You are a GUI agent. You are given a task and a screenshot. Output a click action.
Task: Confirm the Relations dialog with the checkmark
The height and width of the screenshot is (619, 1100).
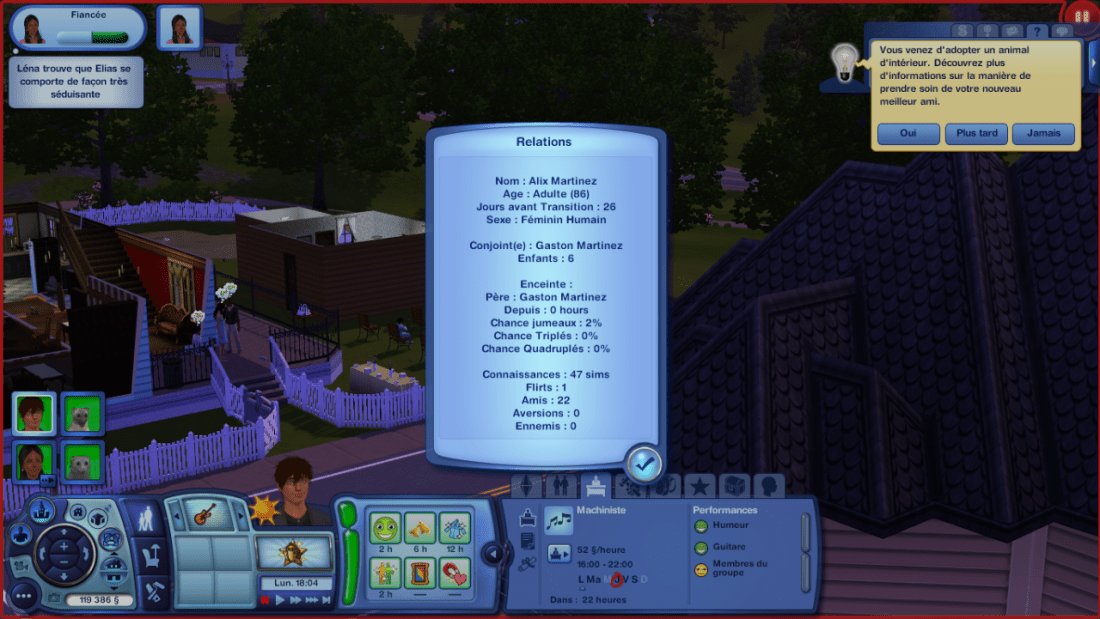pos(642,464)
